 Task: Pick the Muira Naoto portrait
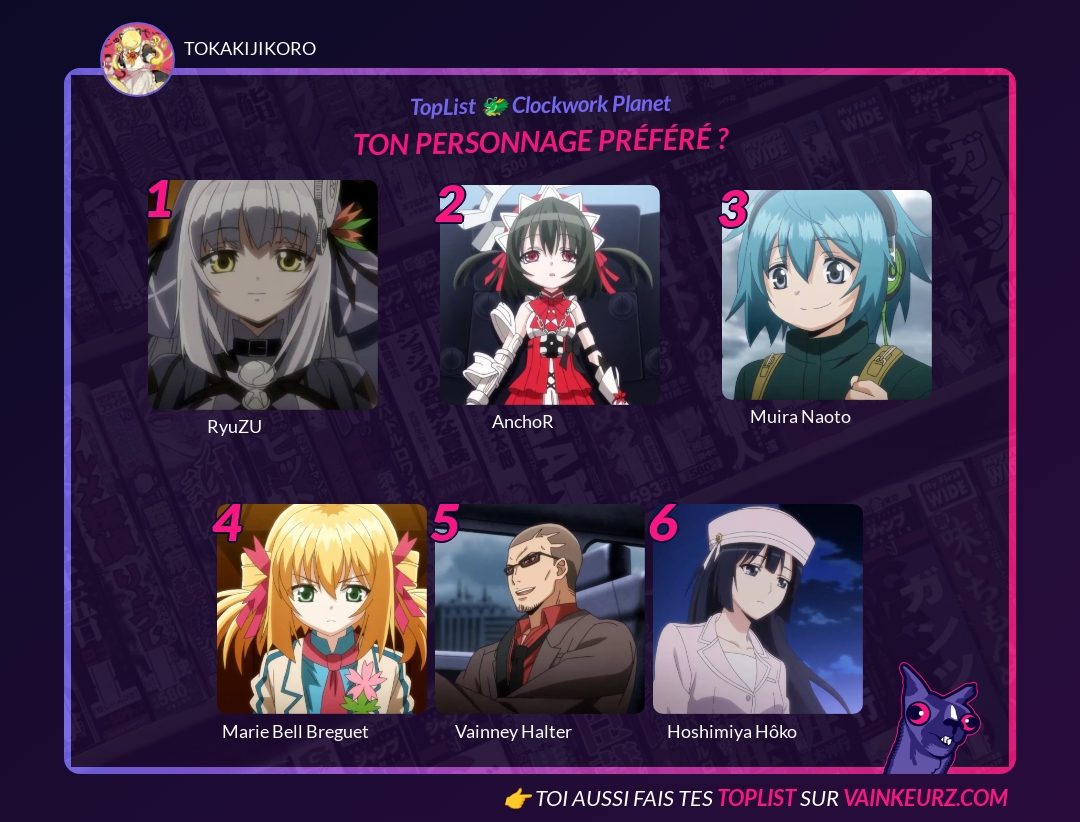coord(827,295)
